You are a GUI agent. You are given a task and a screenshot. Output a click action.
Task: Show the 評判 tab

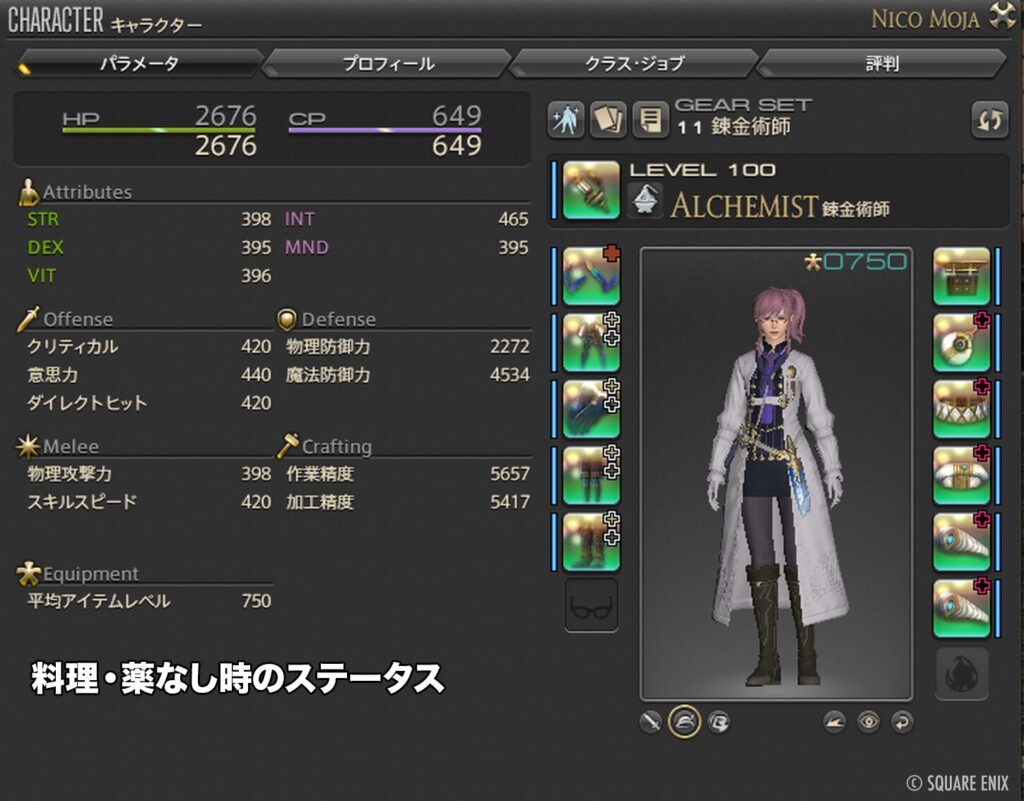(x=881, y=64)
